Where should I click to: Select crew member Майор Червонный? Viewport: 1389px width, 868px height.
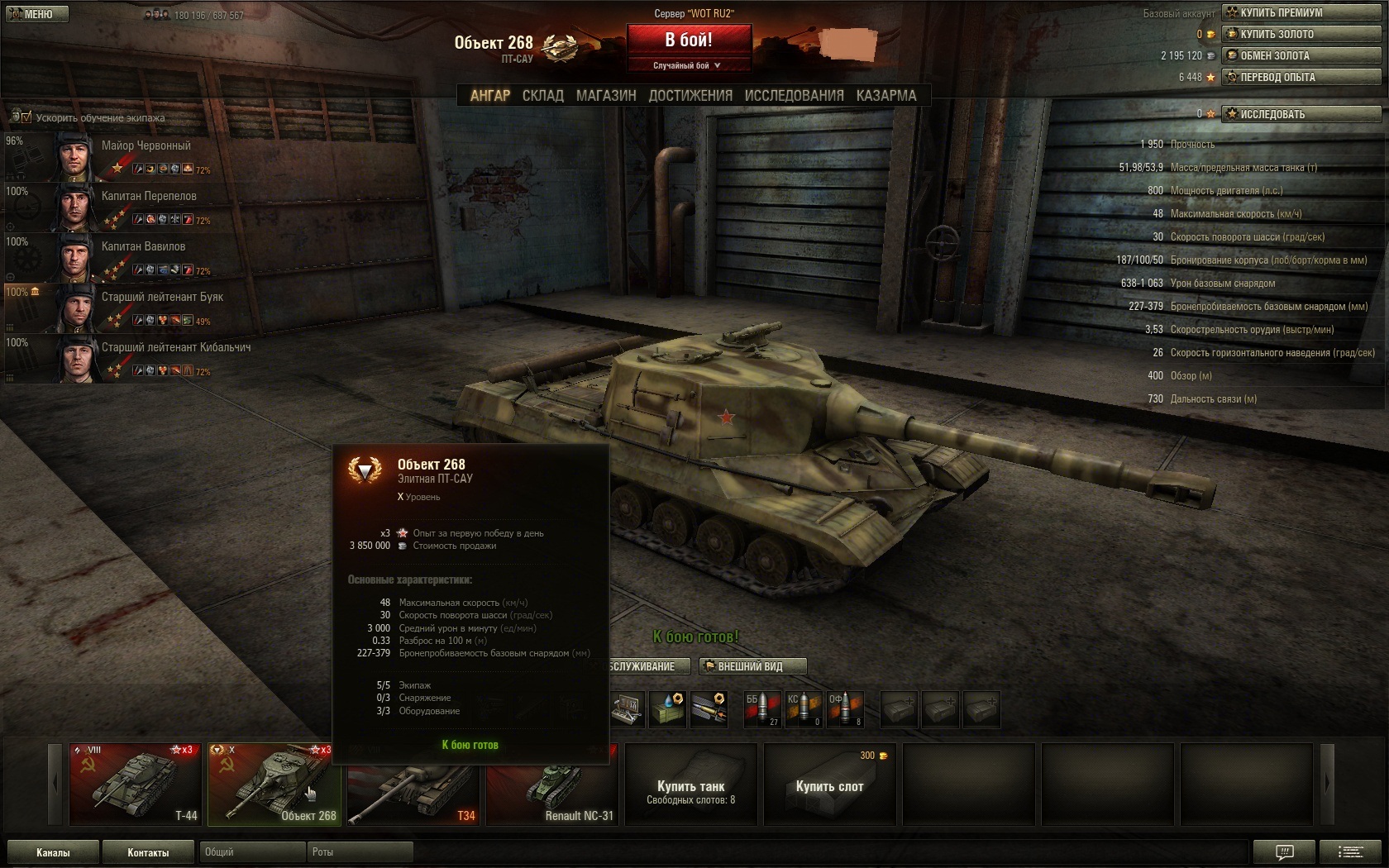pos(146,145)
